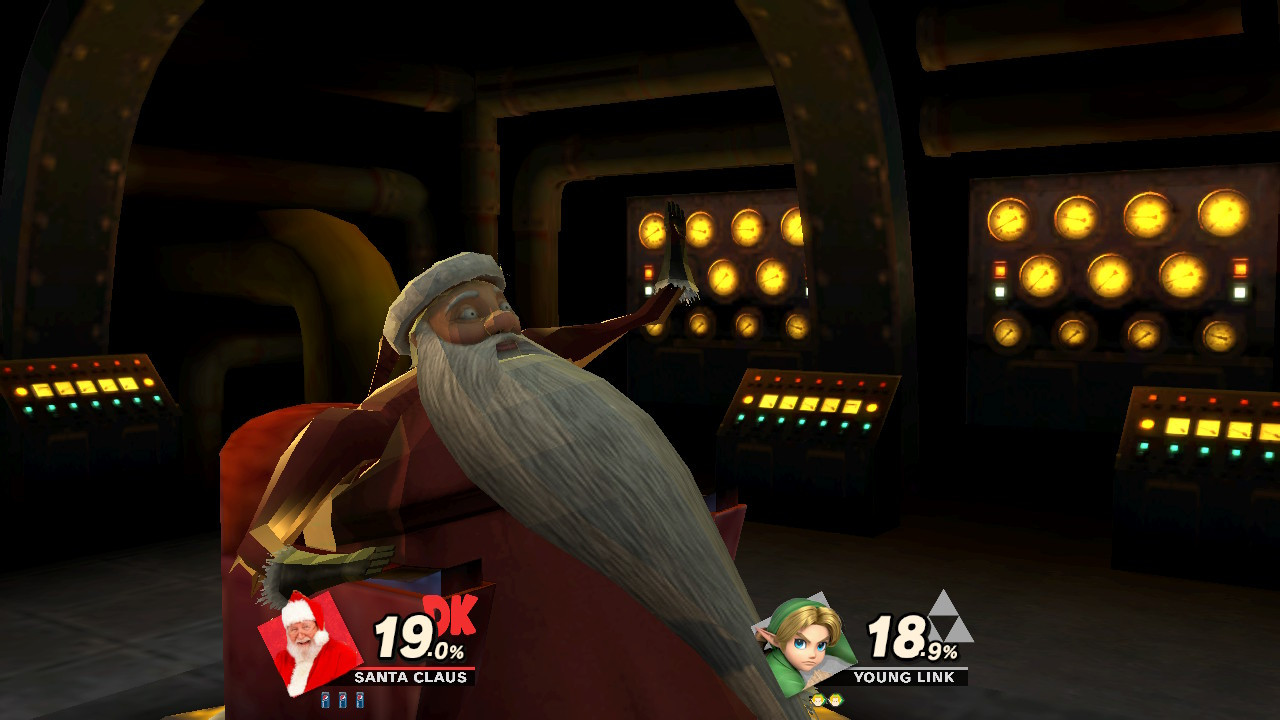This screenshot has height=720, width=1280.
Task: Select the second Young Link stock head icon
Action: pos(836,700)
